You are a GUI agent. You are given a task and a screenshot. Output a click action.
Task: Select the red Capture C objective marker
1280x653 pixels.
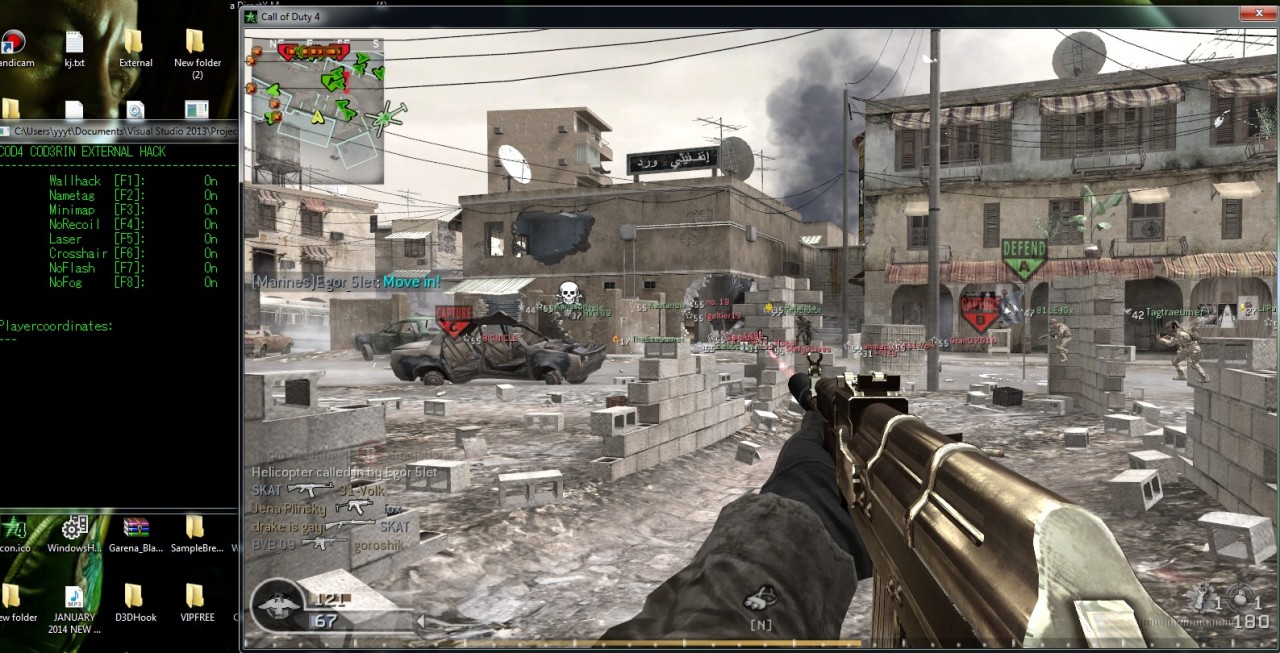coord(453,319)
